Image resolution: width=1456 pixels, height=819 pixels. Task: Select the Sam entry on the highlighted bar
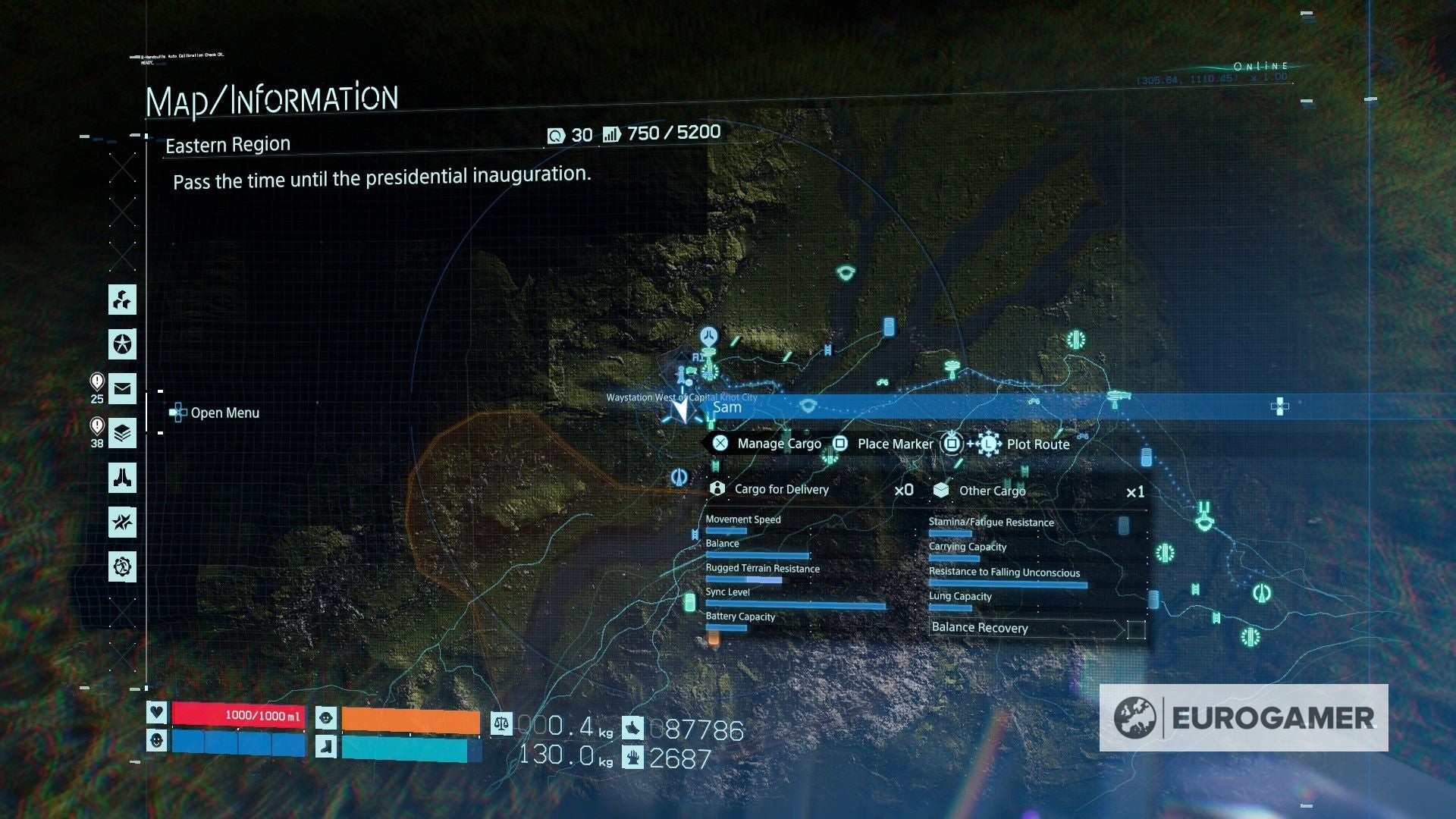click(x=726, y=407)
